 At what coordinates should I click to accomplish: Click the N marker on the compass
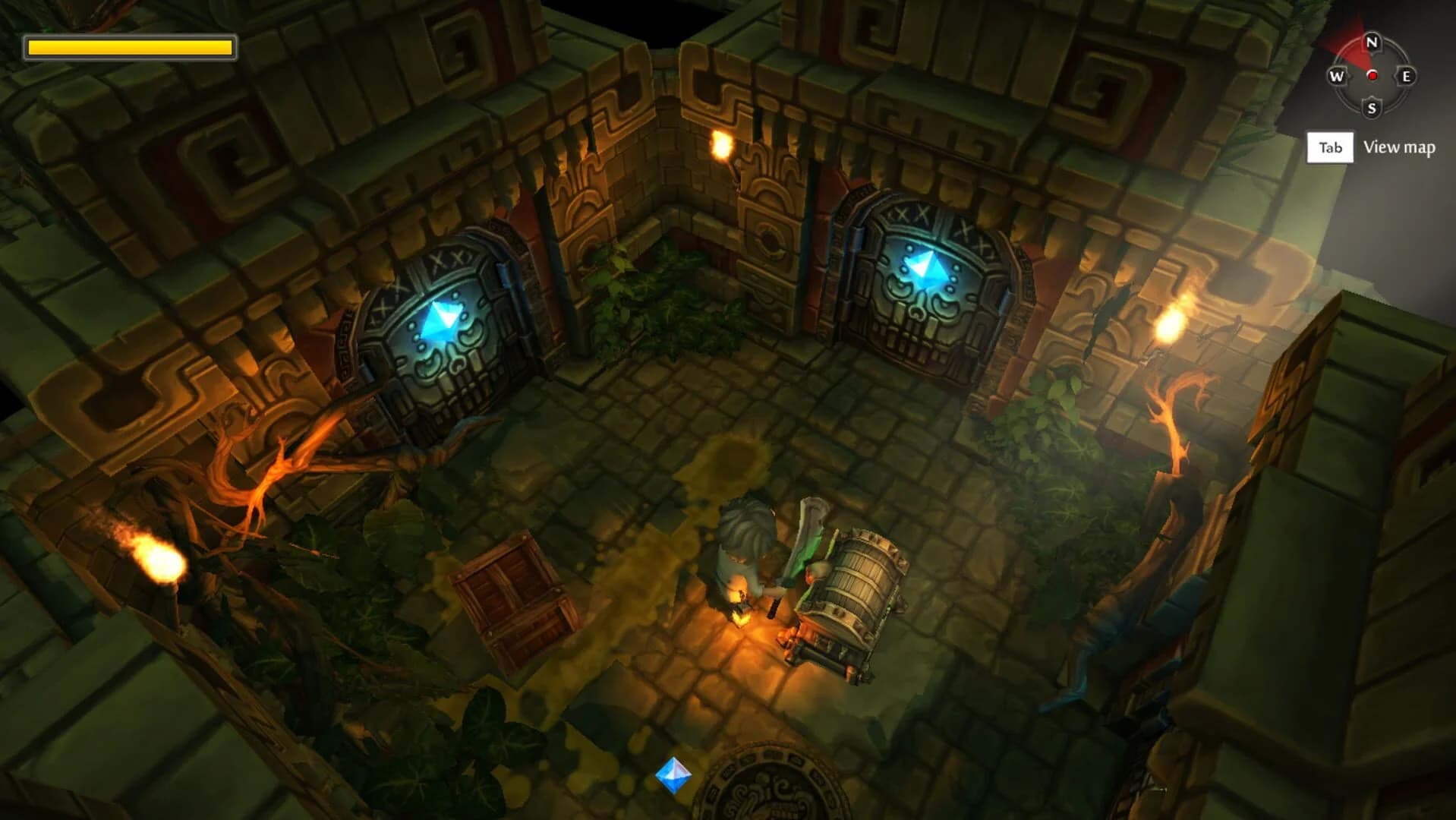[1372, 43]
